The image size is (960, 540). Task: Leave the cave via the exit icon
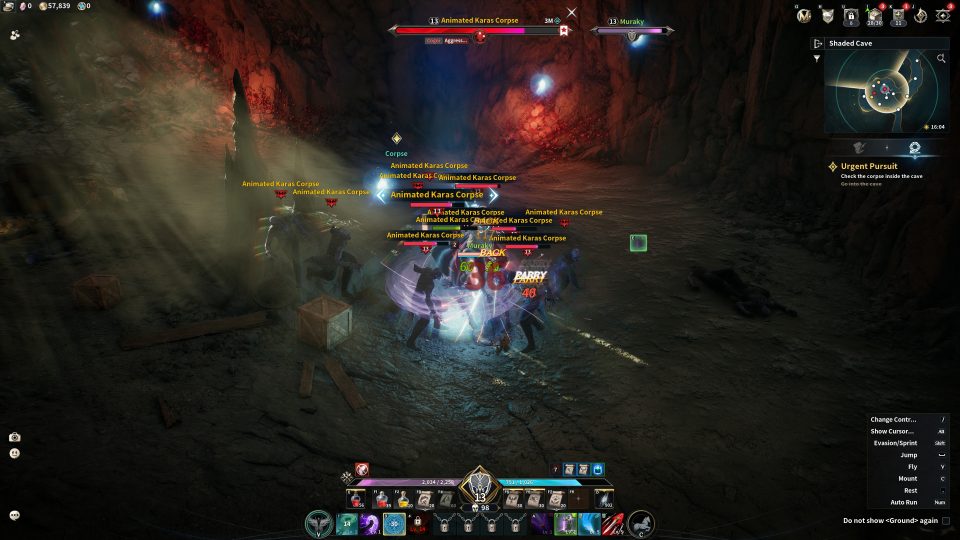(x=818, y=44)
